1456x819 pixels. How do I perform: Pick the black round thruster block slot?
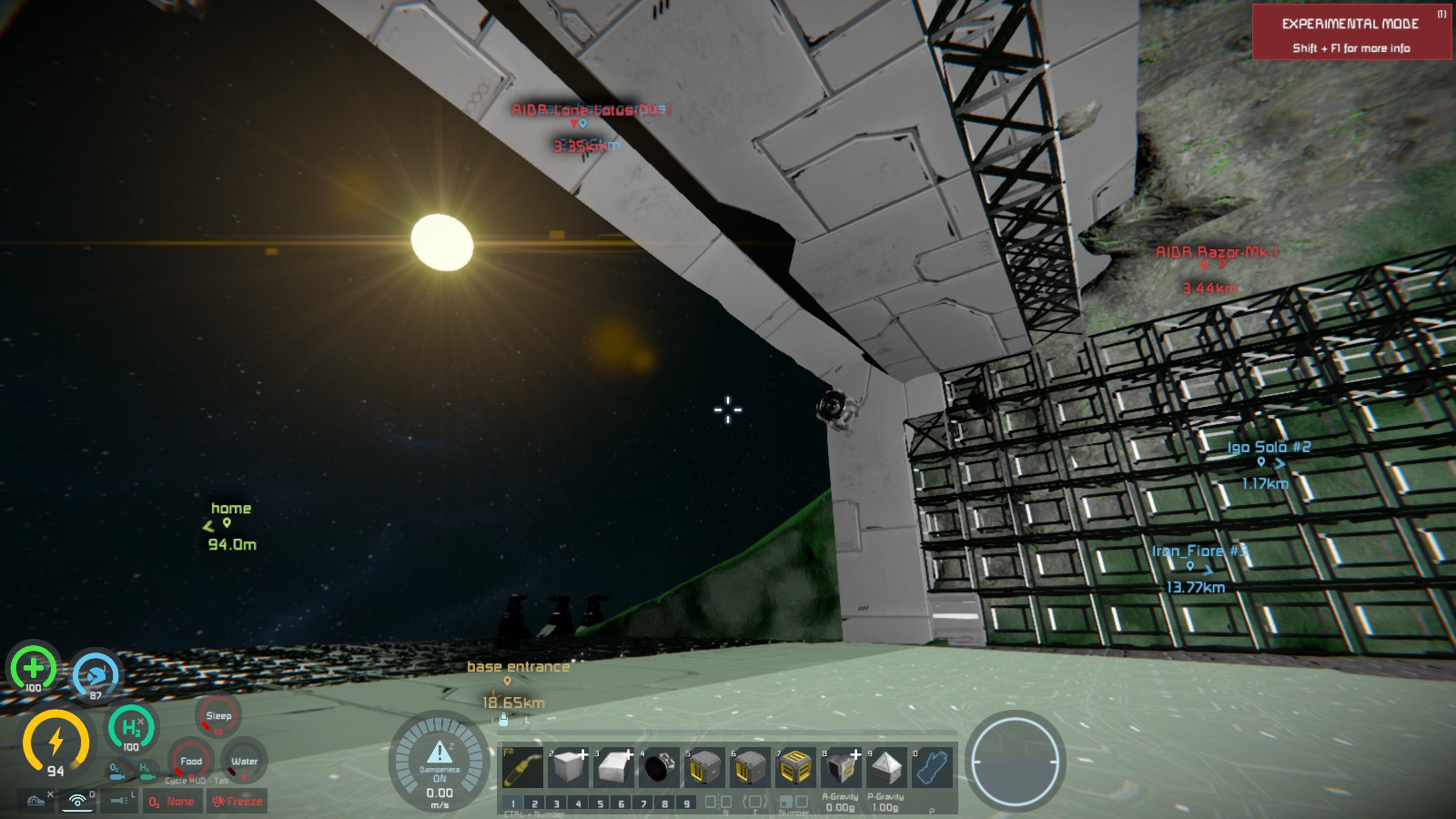[x=659, y=767]
